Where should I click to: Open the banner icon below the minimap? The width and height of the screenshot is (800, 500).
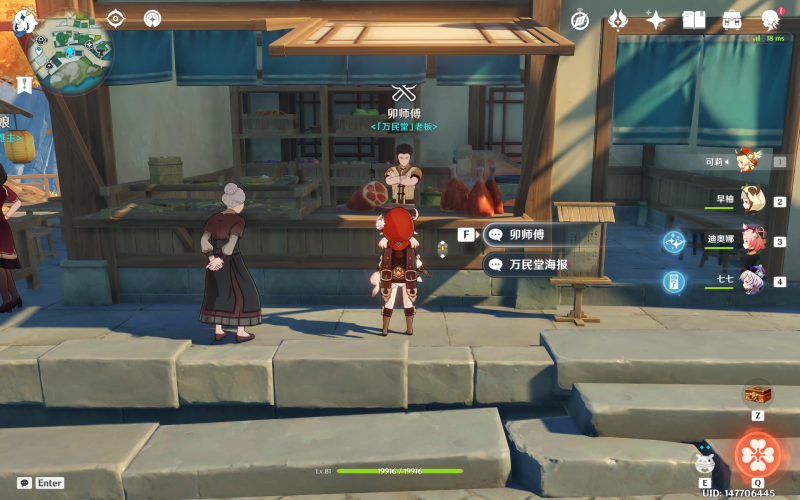[x=23, y=85]
